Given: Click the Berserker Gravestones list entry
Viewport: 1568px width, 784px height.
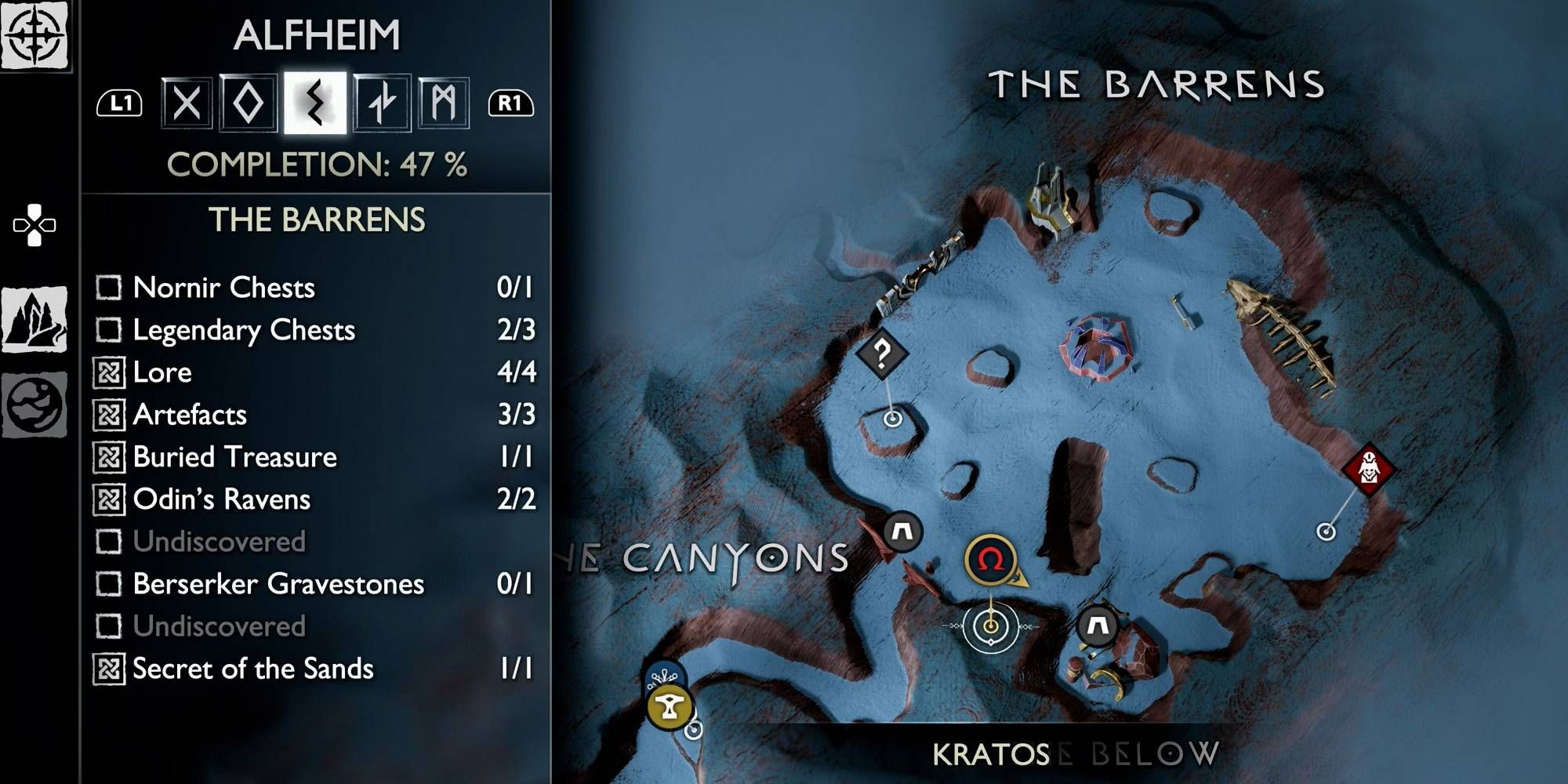Looking at the screenshot, I should 278,585.
